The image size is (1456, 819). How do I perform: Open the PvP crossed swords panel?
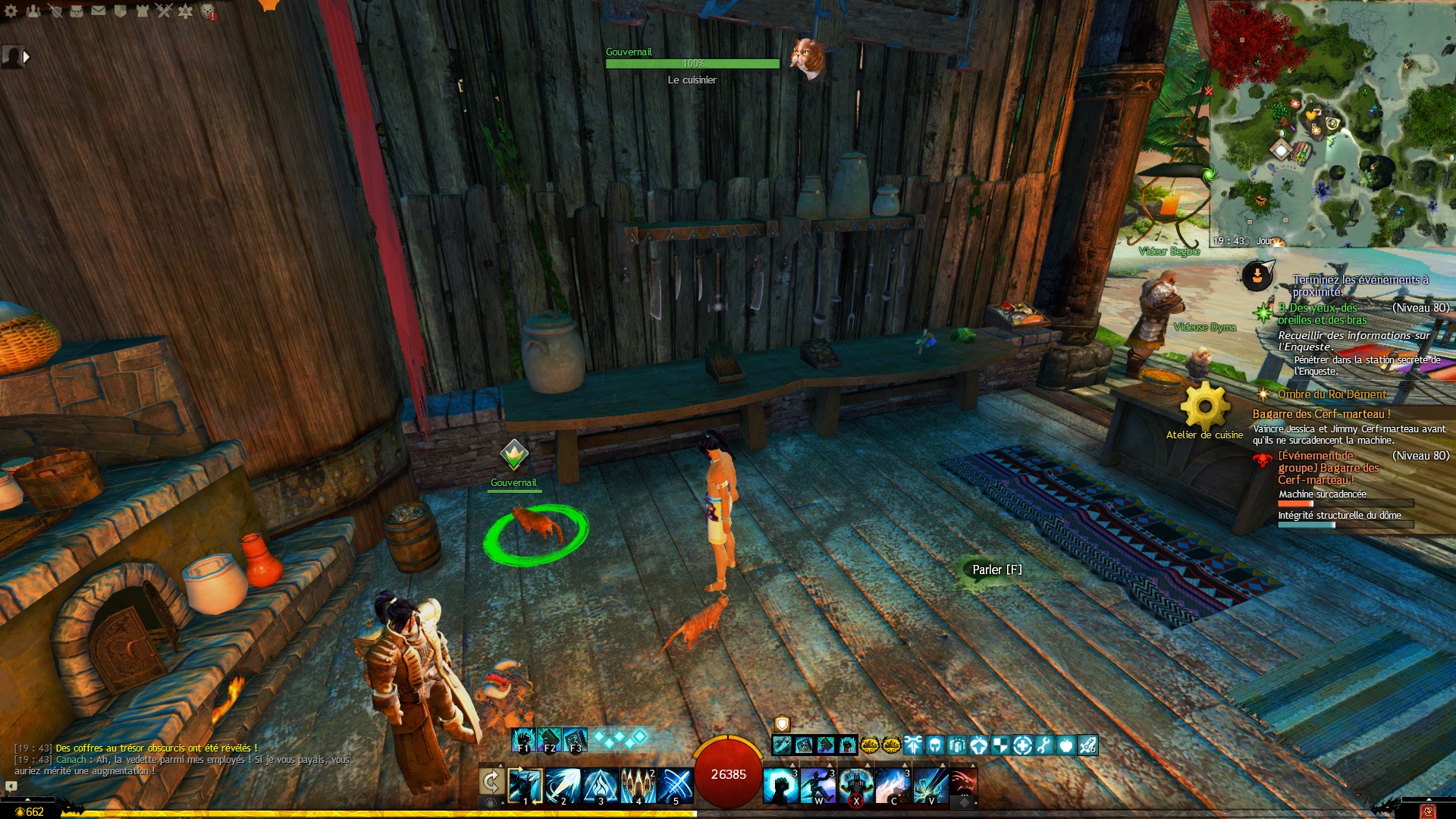tap(164, 11)
